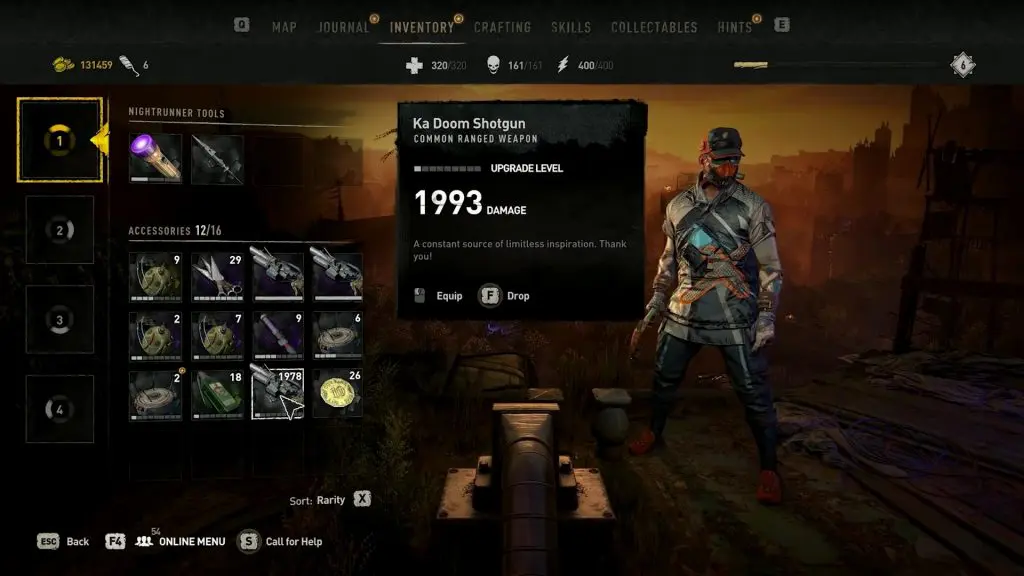
Task: Open the Map tab
Action: click(x=284, y=27)
